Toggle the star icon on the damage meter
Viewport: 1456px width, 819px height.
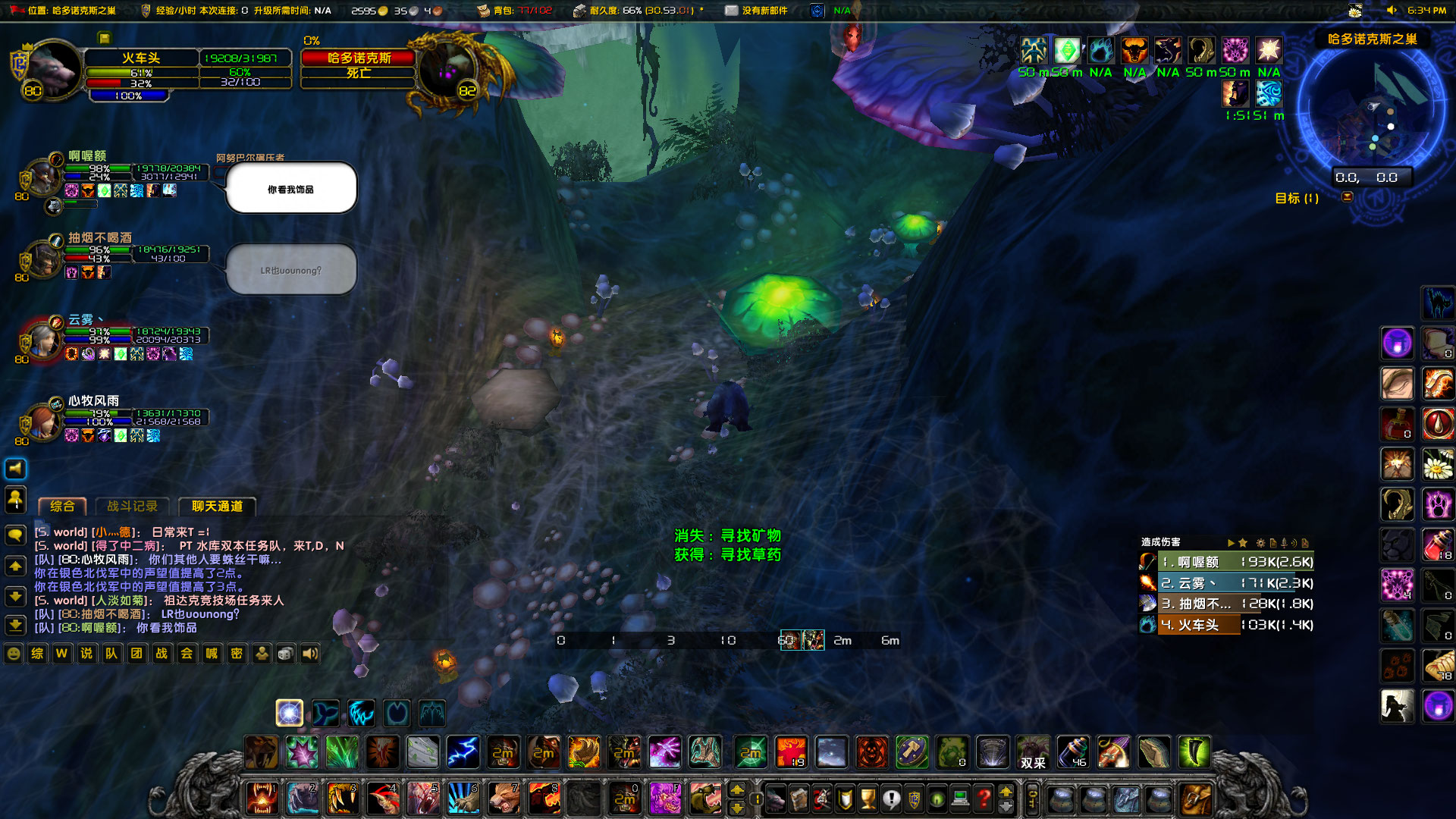[x=1243, y=543]
